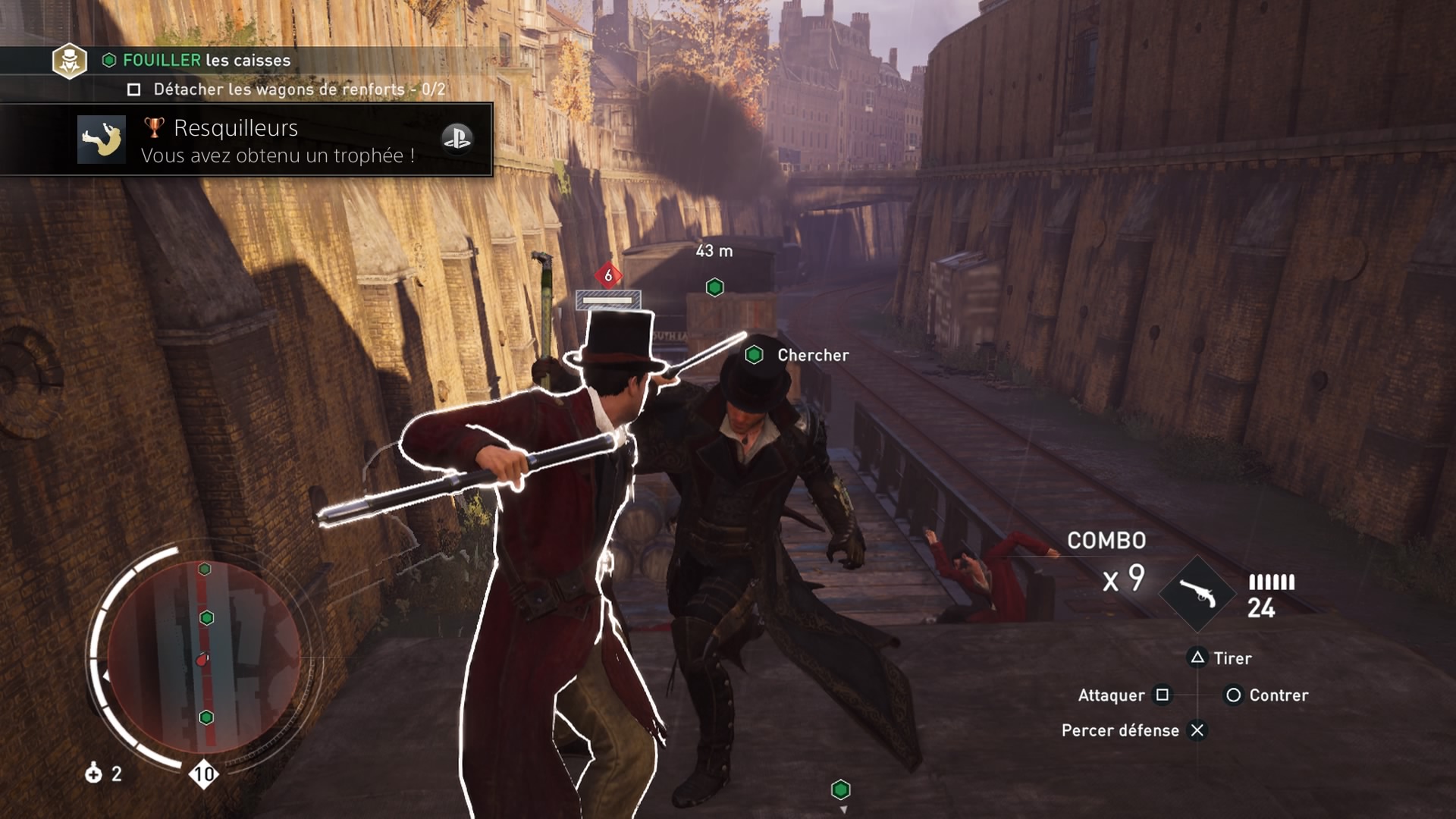Viewport: 1456px width, 819px height.
Task: Click the PlayStation logo on the notification
Action: [x=457, y=139]
